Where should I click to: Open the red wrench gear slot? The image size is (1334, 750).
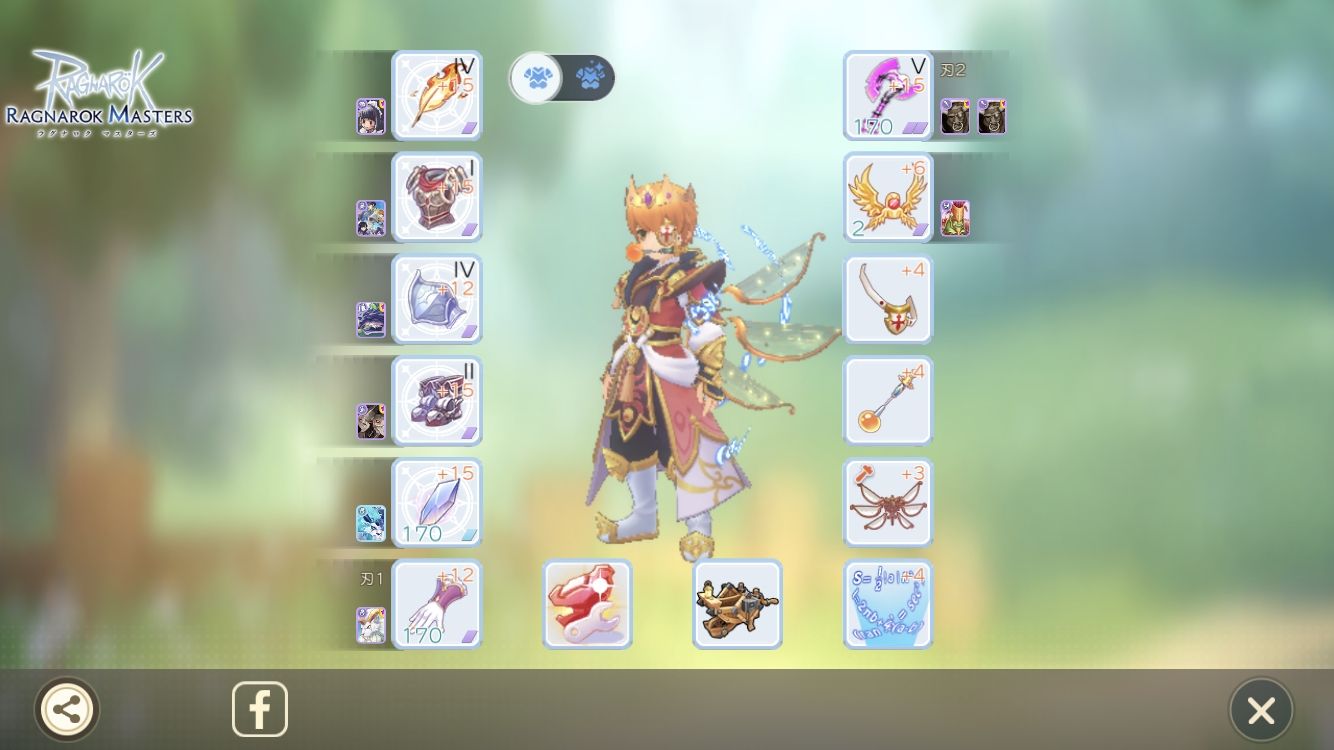pos(587,604)
